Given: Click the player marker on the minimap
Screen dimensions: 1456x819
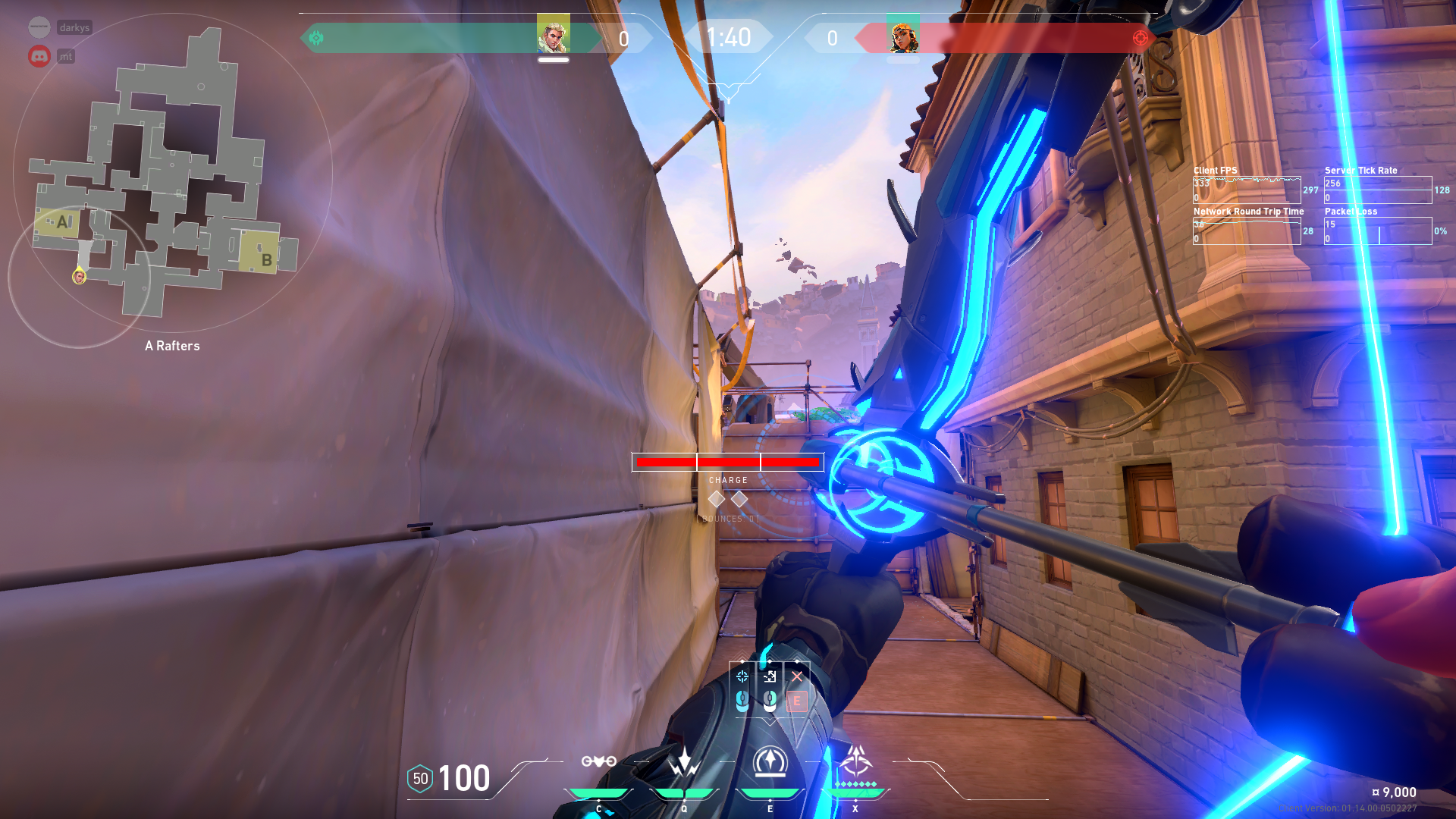Looking at the screenshot, I should click(x=79, y=277).
